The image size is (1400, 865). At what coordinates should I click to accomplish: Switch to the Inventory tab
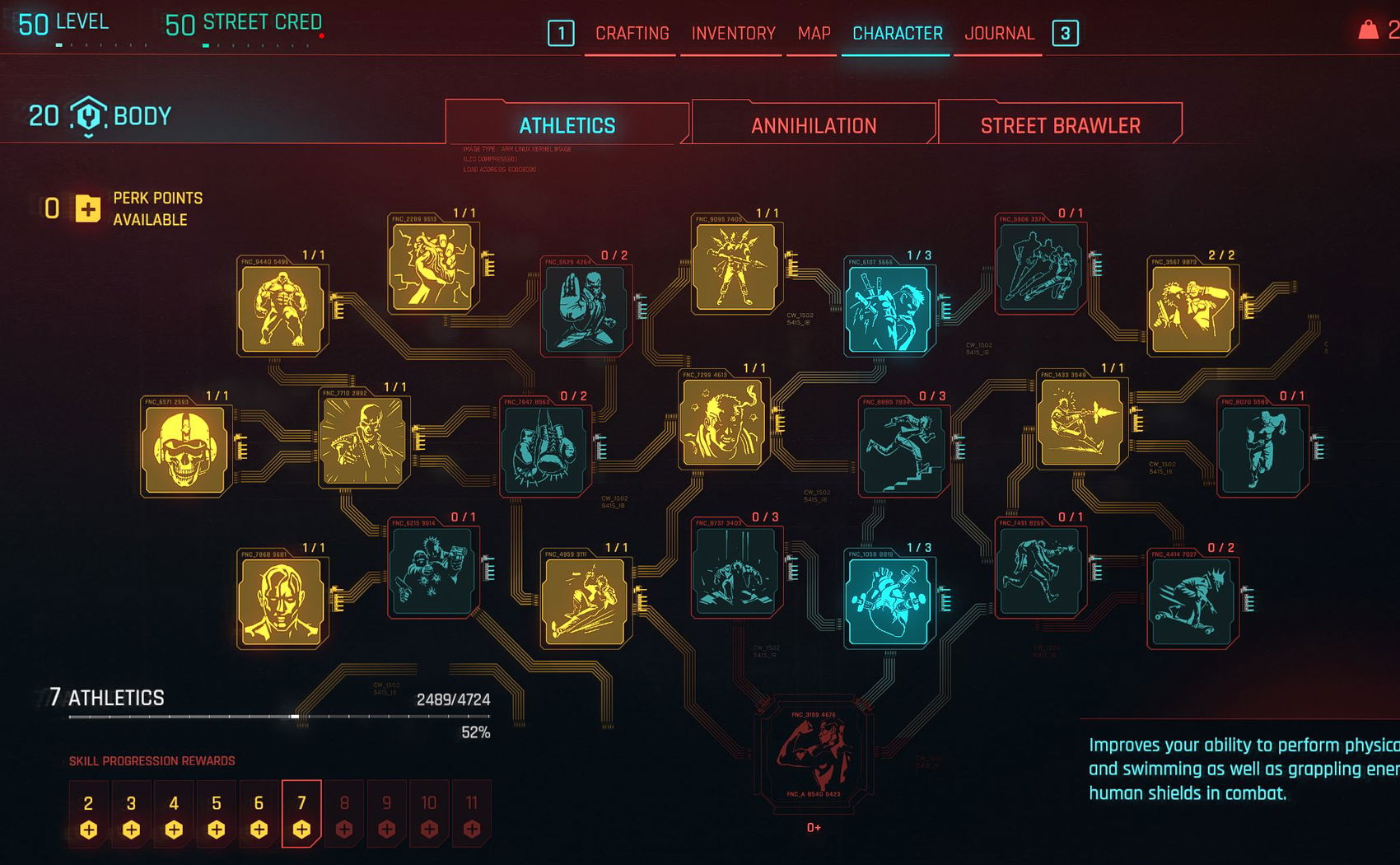coord(733,34)
